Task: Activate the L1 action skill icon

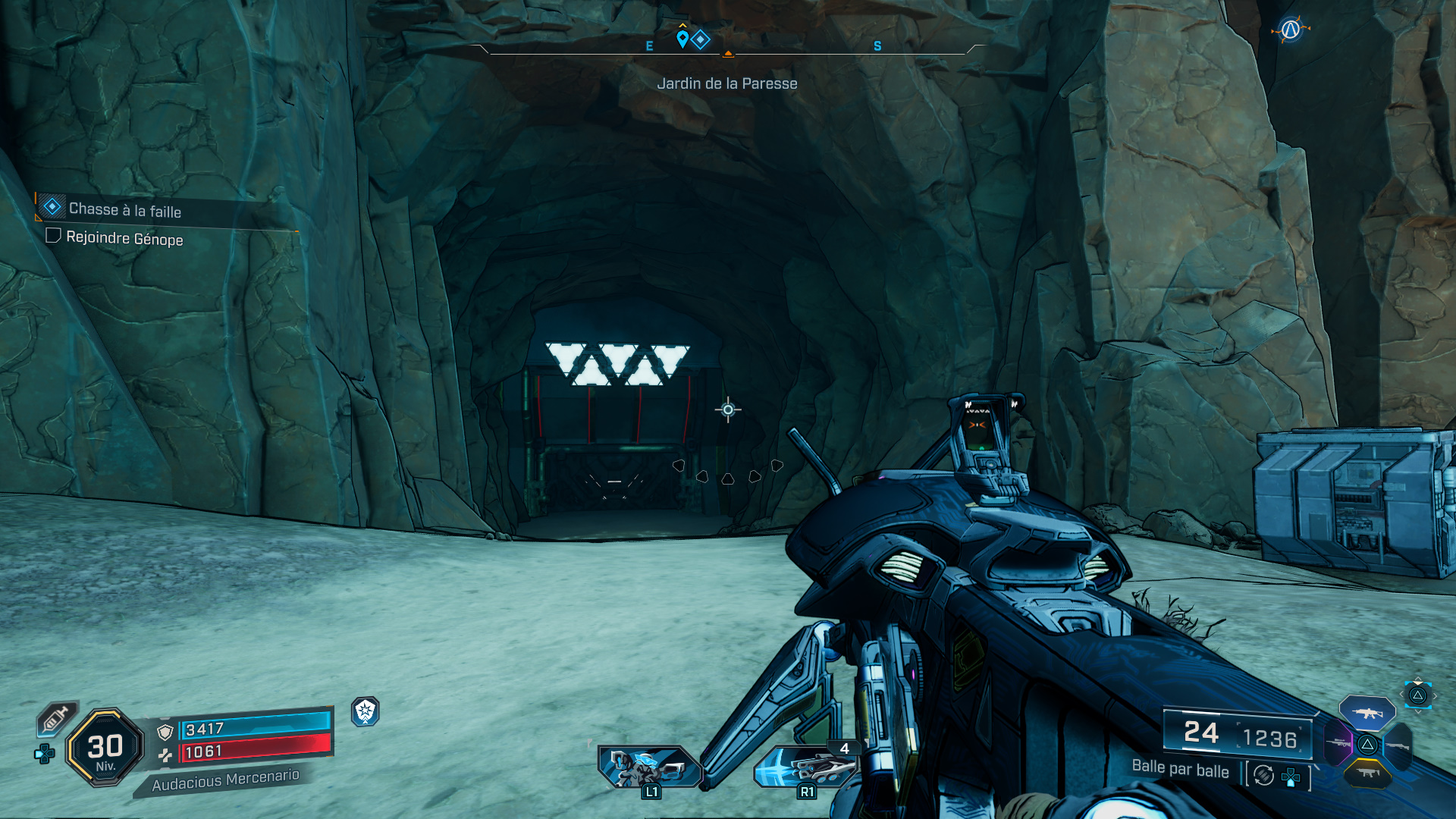Action: pyautogui.click(x=648, y=767)
